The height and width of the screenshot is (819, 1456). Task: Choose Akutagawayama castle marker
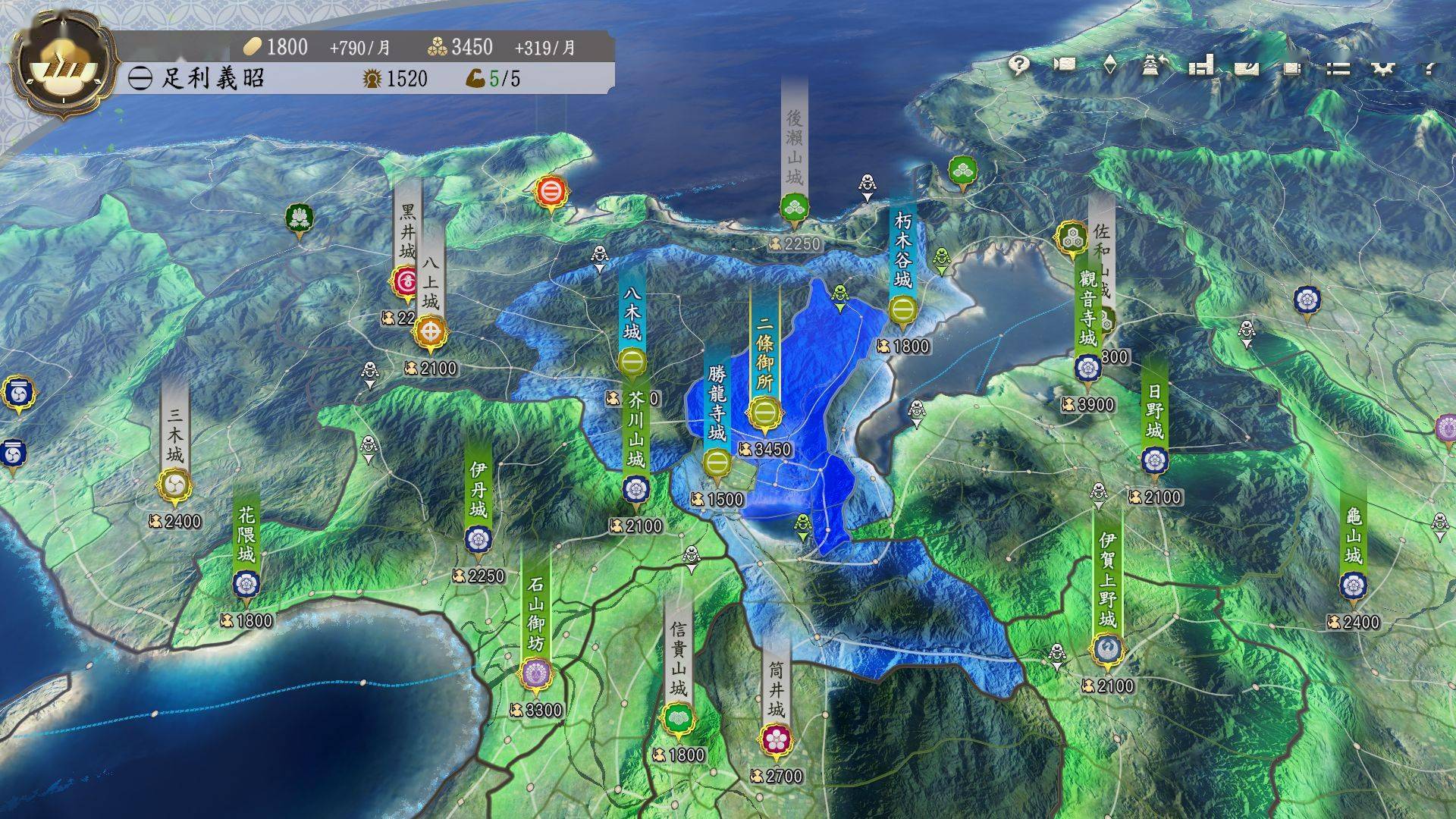click(635, 489)
